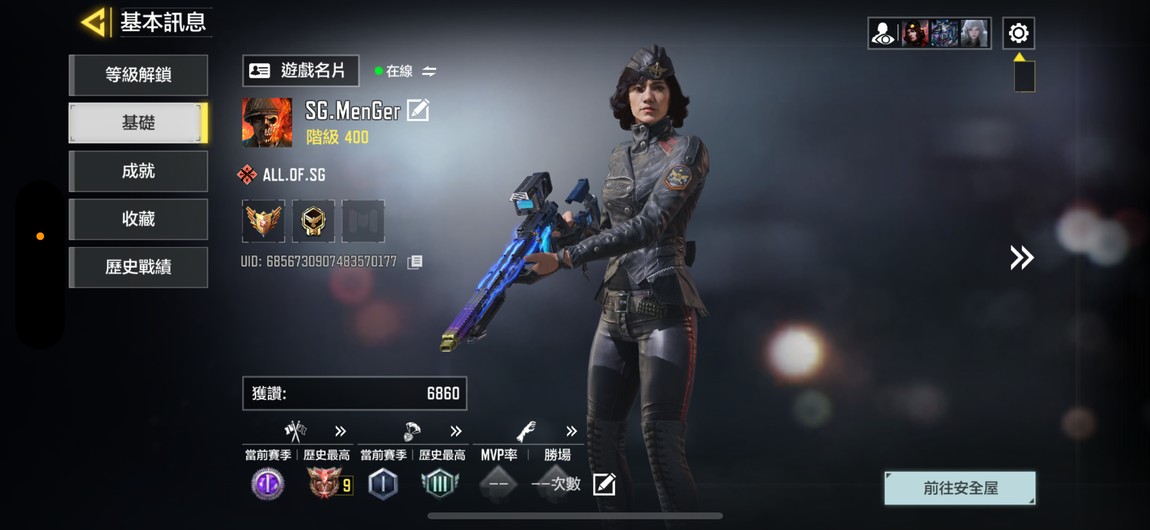Expand the MVP rate statistics
The image size is (1150, 530).
tap(571, 431)
